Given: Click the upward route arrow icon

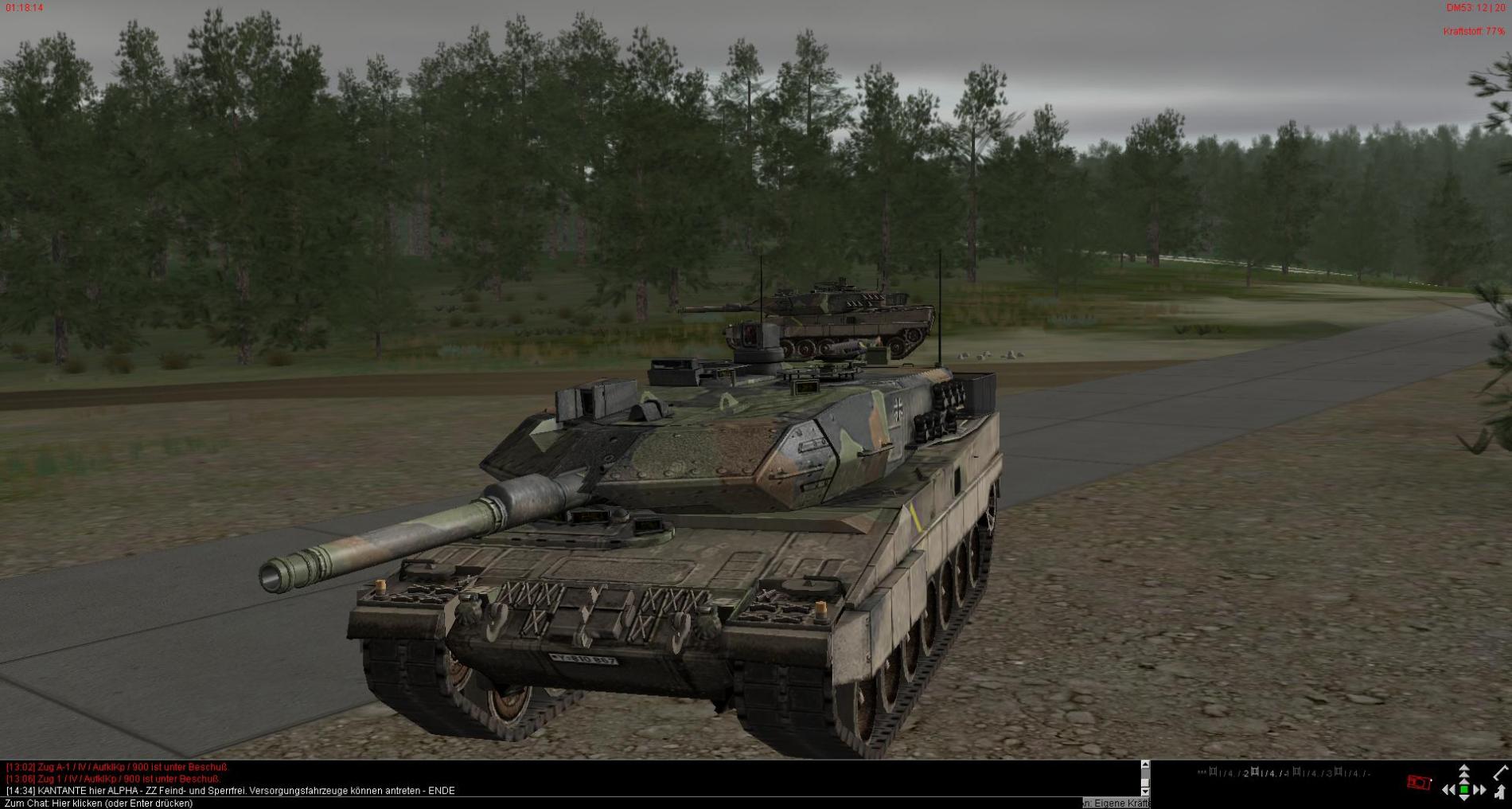Looking at the screenshot, I should (x=1499, y=792).
